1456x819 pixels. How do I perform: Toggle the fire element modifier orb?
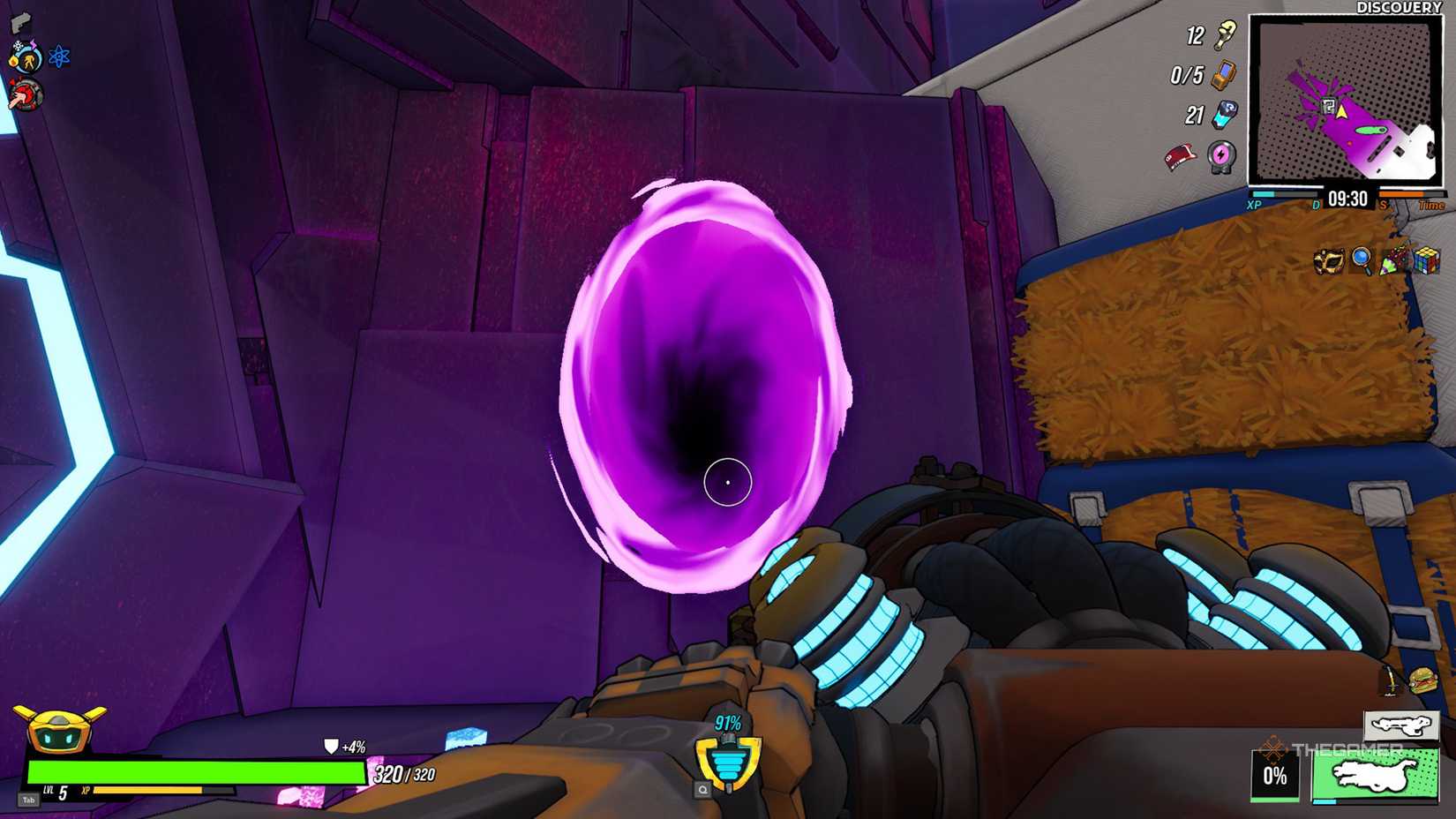pyautogui.click(x=13, y=60)
